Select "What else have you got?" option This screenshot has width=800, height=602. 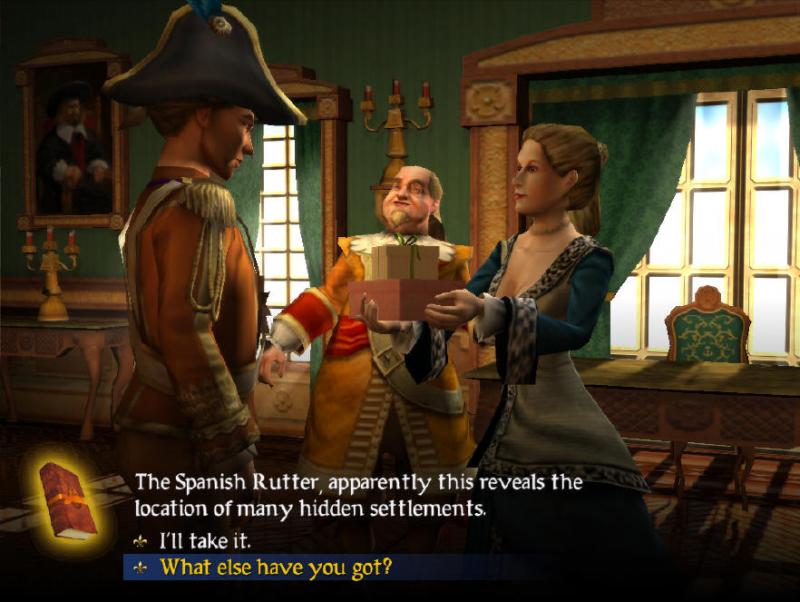pos(276,568)
